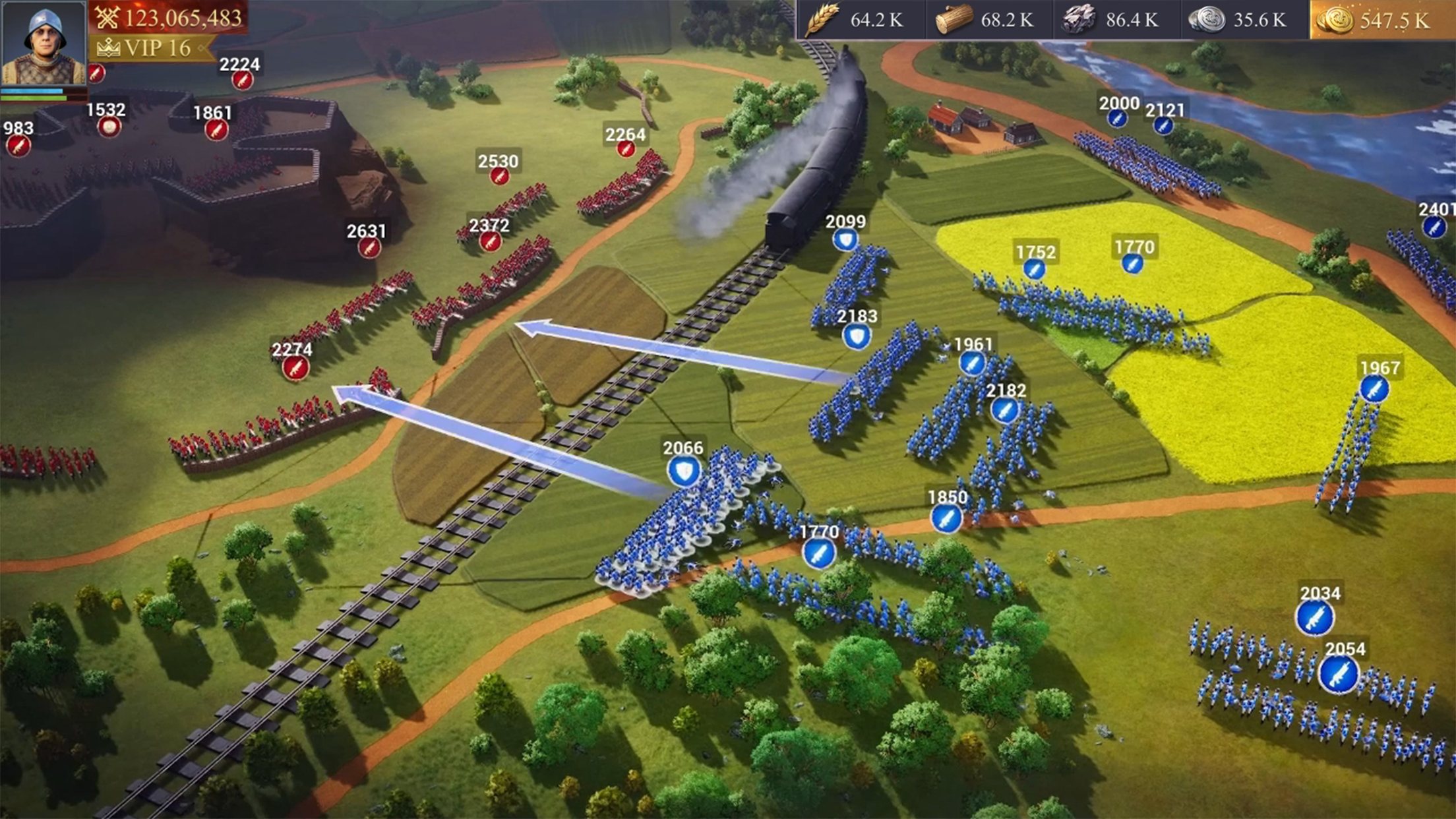Target the red enemy unit marker 2274
This screenshot has height=819, width=1456.
pyautogui.click(x=295, y=367)
